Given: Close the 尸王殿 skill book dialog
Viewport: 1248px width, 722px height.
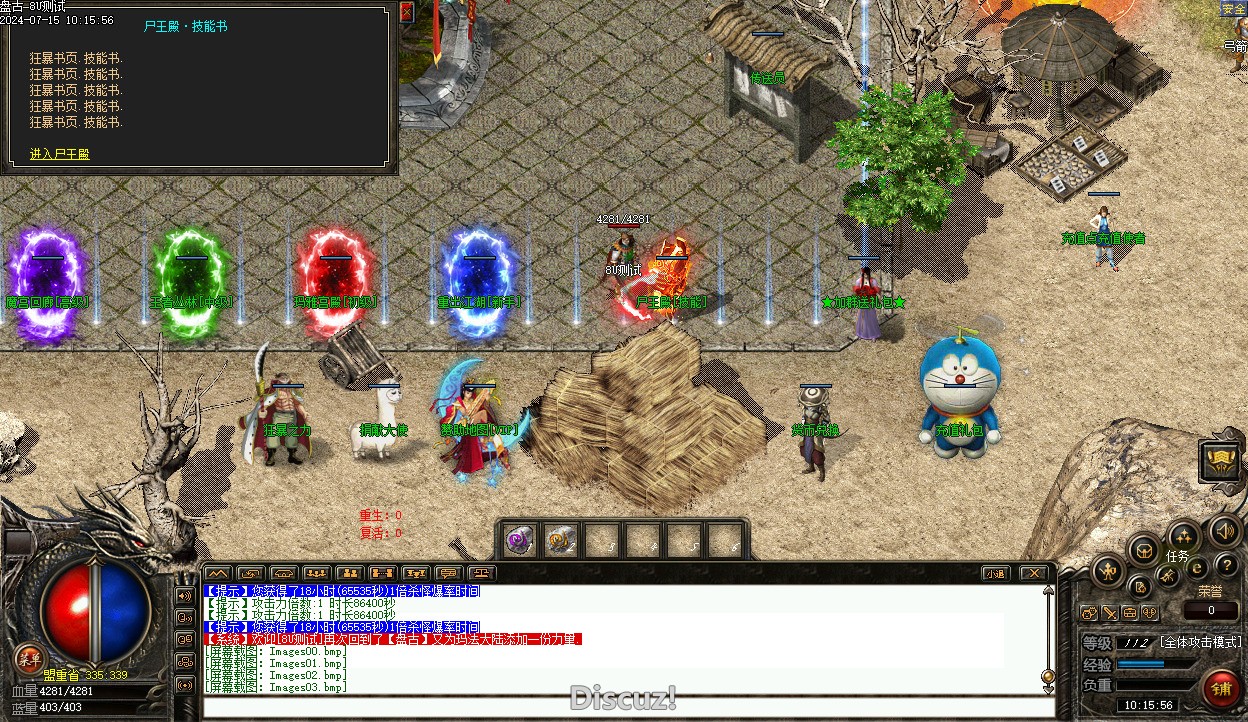Looking at the screenshot, I should (x=406, y=12).
